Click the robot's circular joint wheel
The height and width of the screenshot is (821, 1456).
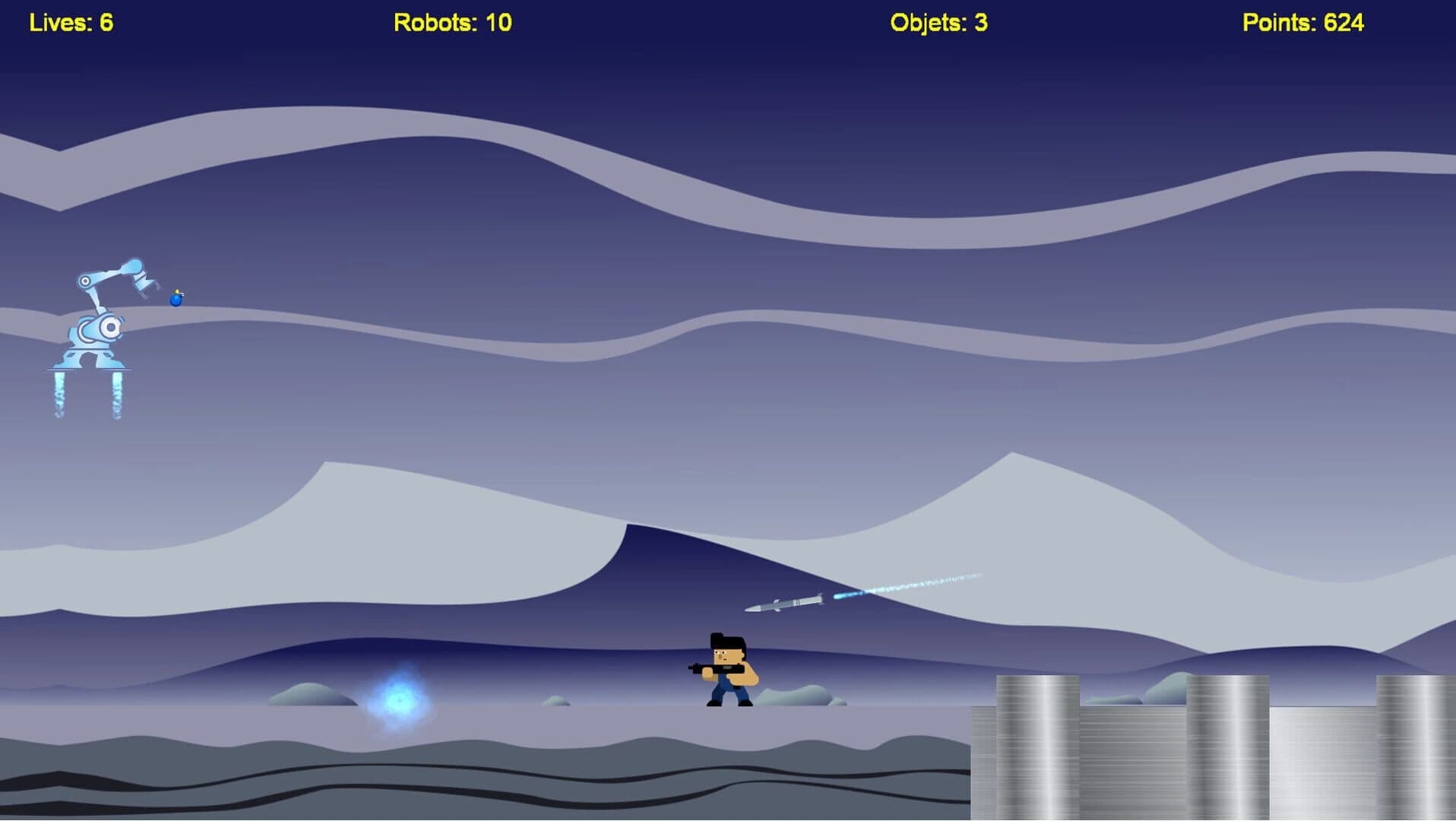pos(109,328)
